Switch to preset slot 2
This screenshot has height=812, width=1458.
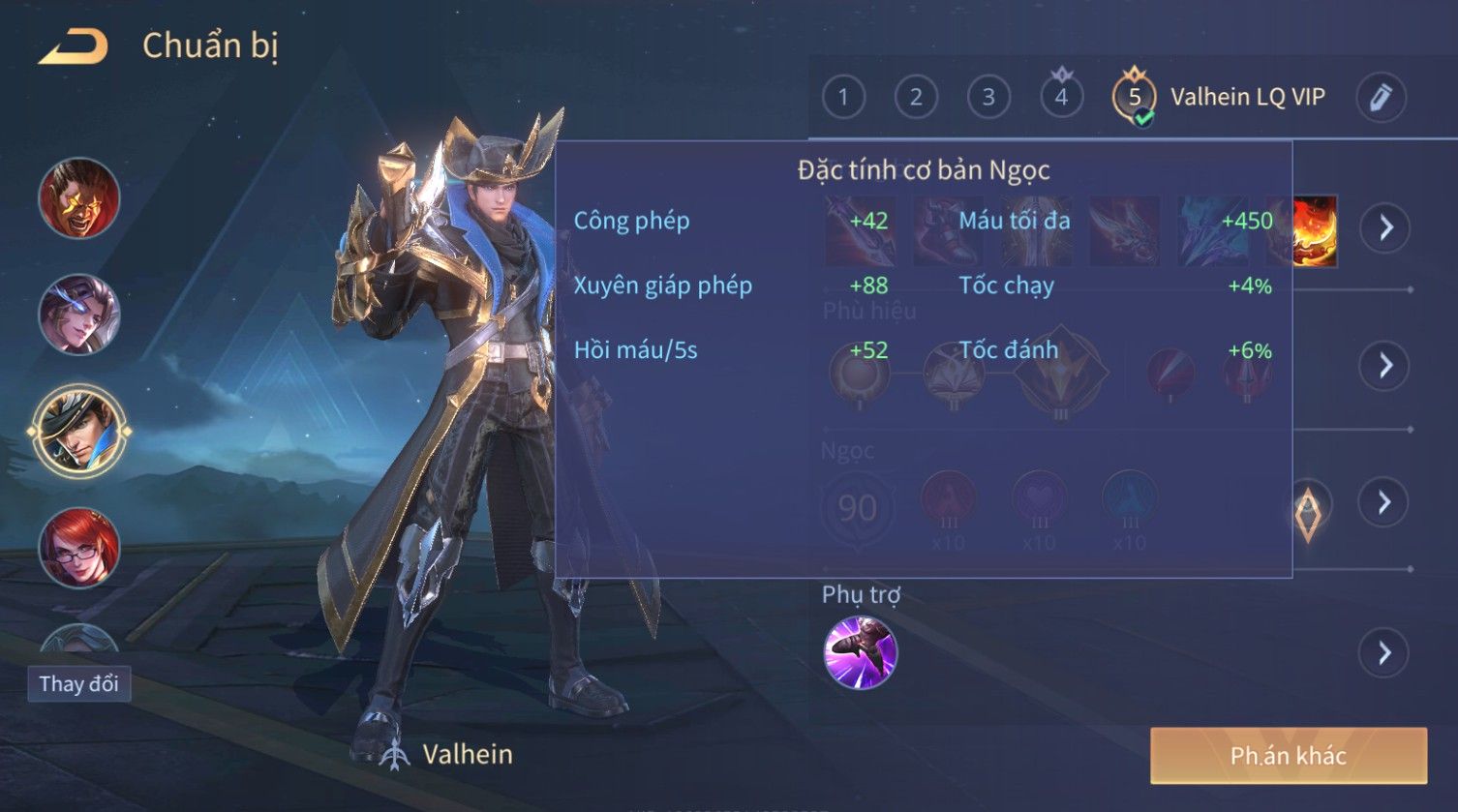(x=916, y=98)
